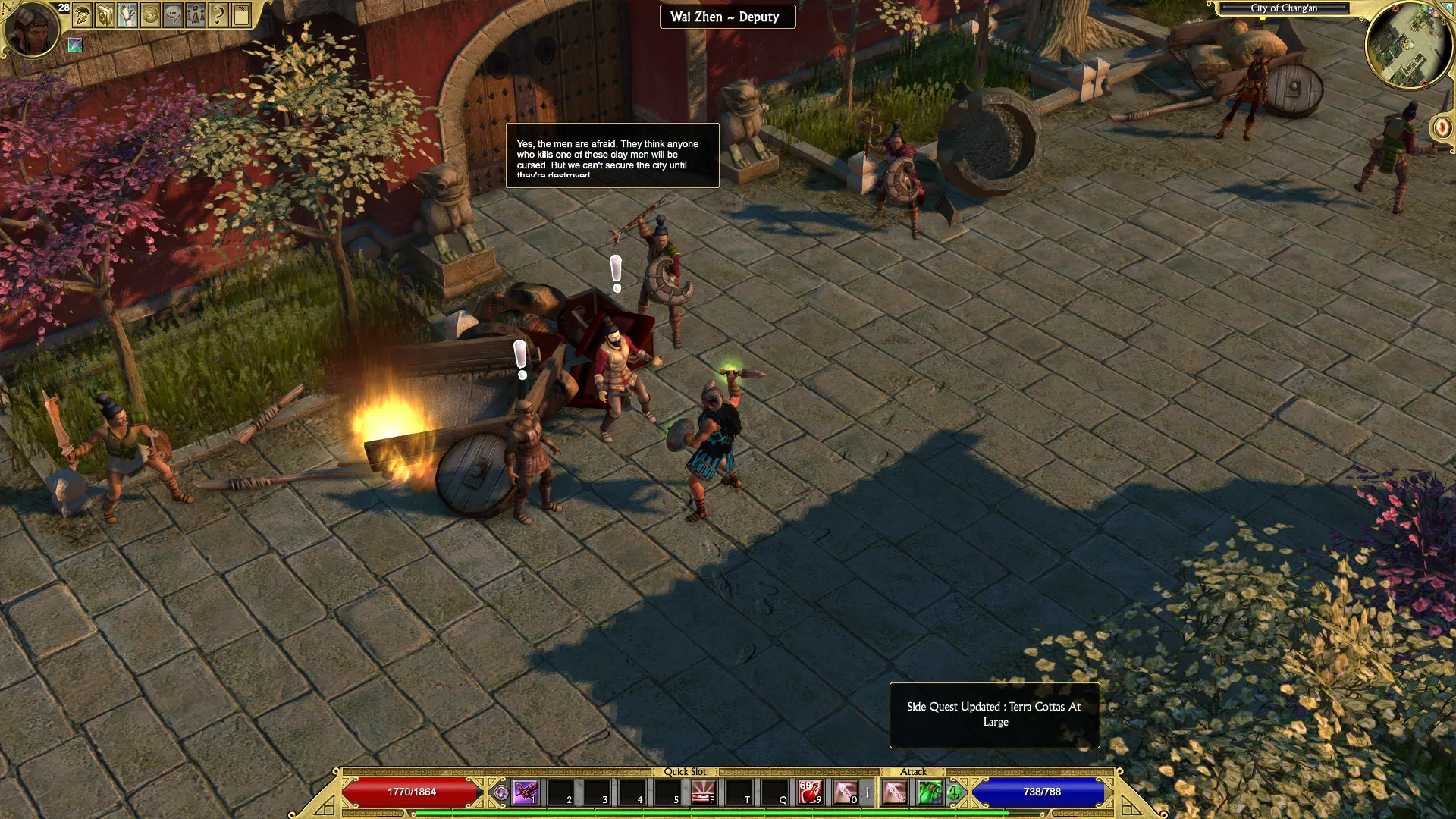This screenshot has height=819, width=1456.
Task: Activate the purple skill in quick slot 1
Action: (x=525, y=792)
